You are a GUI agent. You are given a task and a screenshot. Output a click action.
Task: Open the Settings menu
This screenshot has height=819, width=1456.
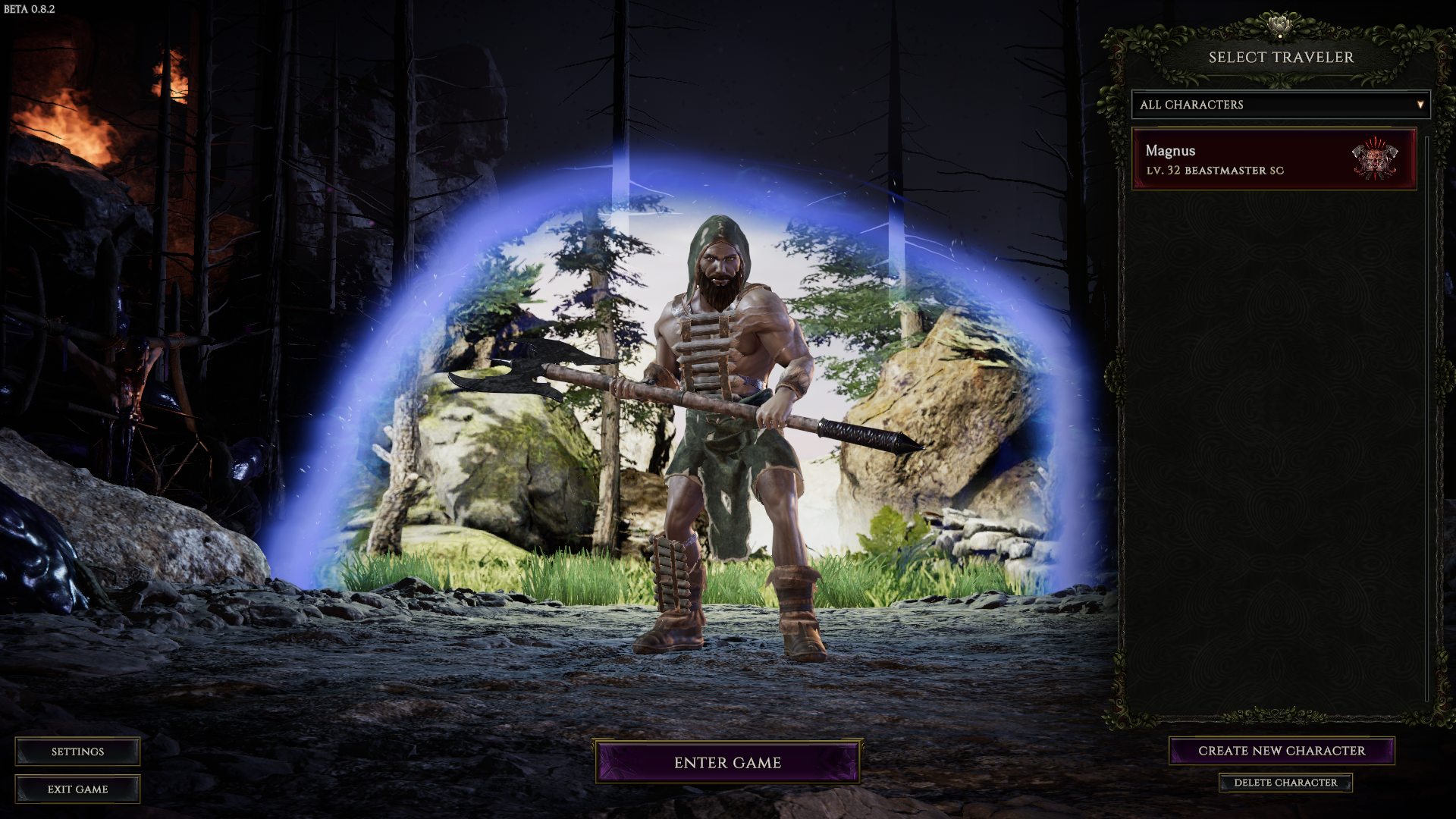coord(77,752)
